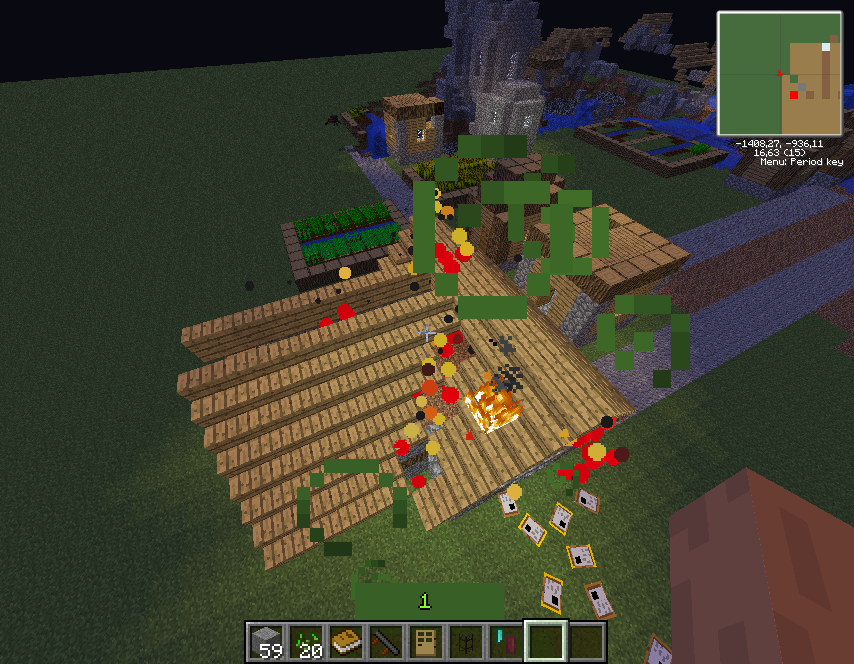Pick the rail item in the hotbar
The height and width of the screenshot is (664, 854).
(x=387, y=641)
